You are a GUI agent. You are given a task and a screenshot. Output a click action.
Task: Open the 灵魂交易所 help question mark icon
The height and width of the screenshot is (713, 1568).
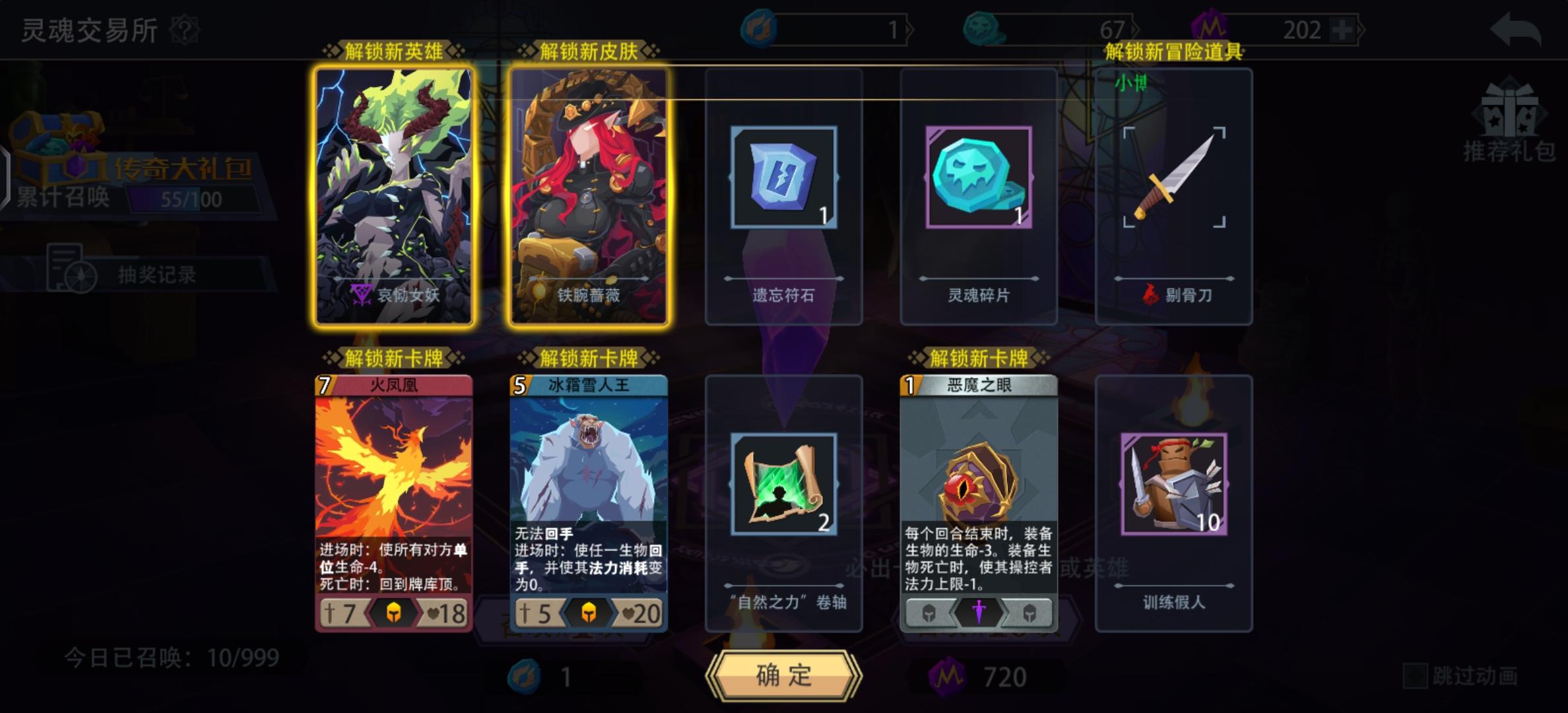(x=185, y=29)
